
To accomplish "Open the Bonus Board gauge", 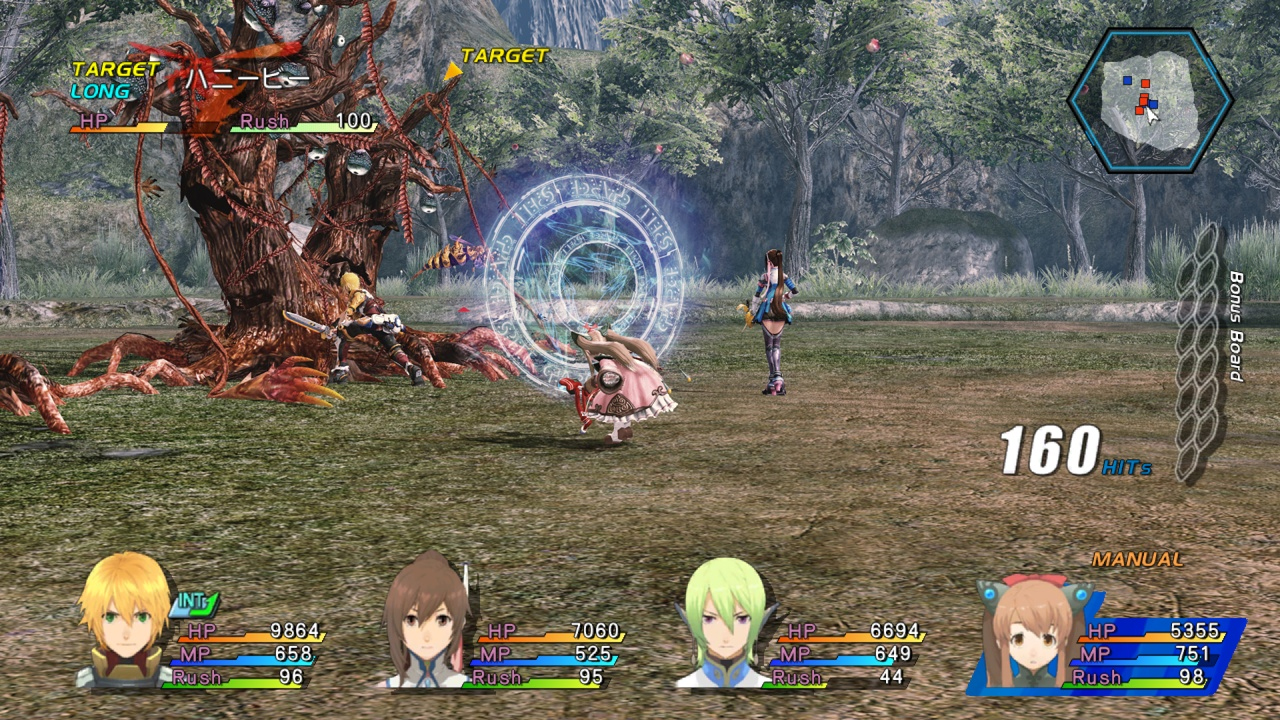I will pos(1198,350).
